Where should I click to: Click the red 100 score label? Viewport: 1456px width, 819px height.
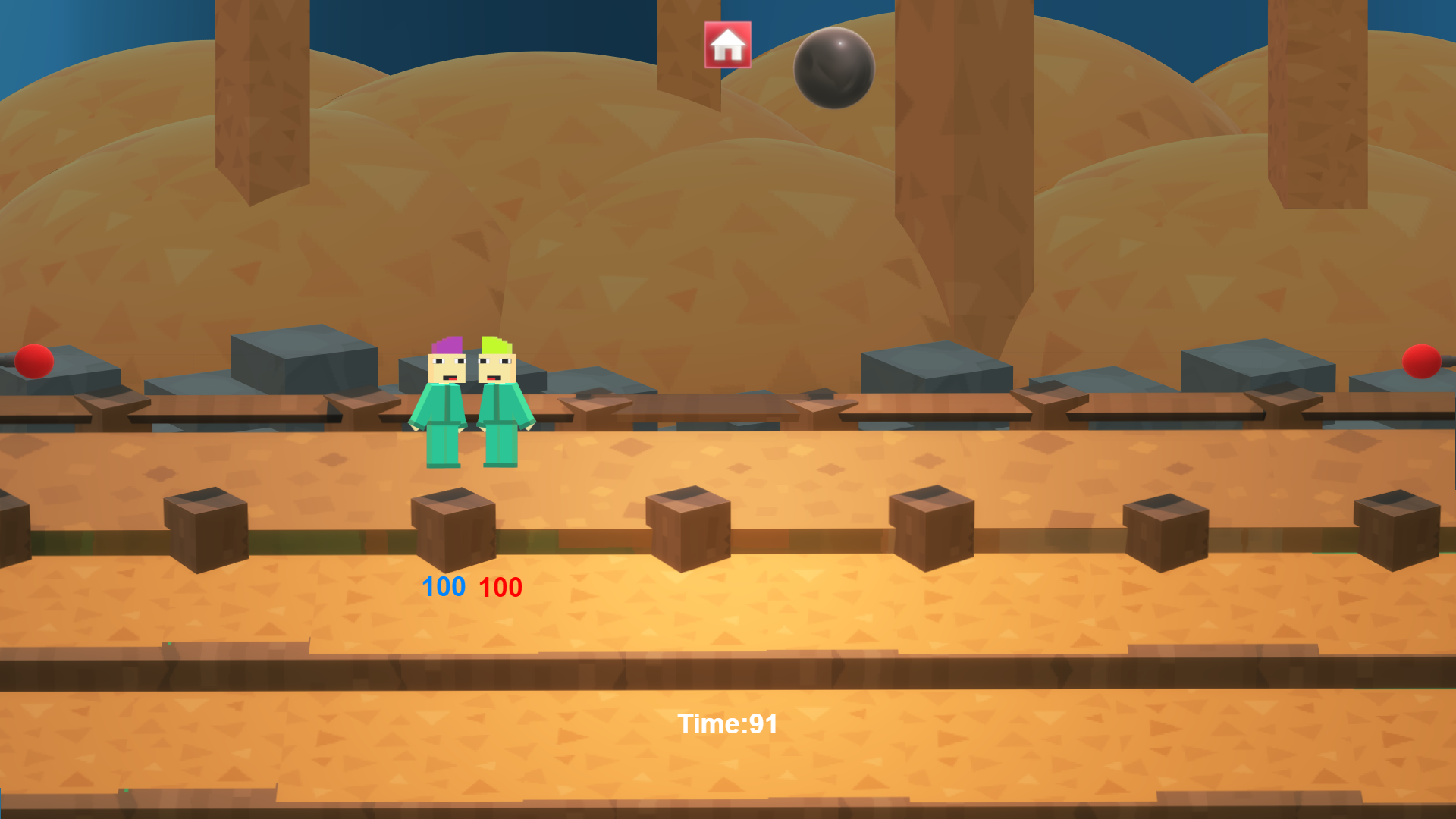(500, 586)
